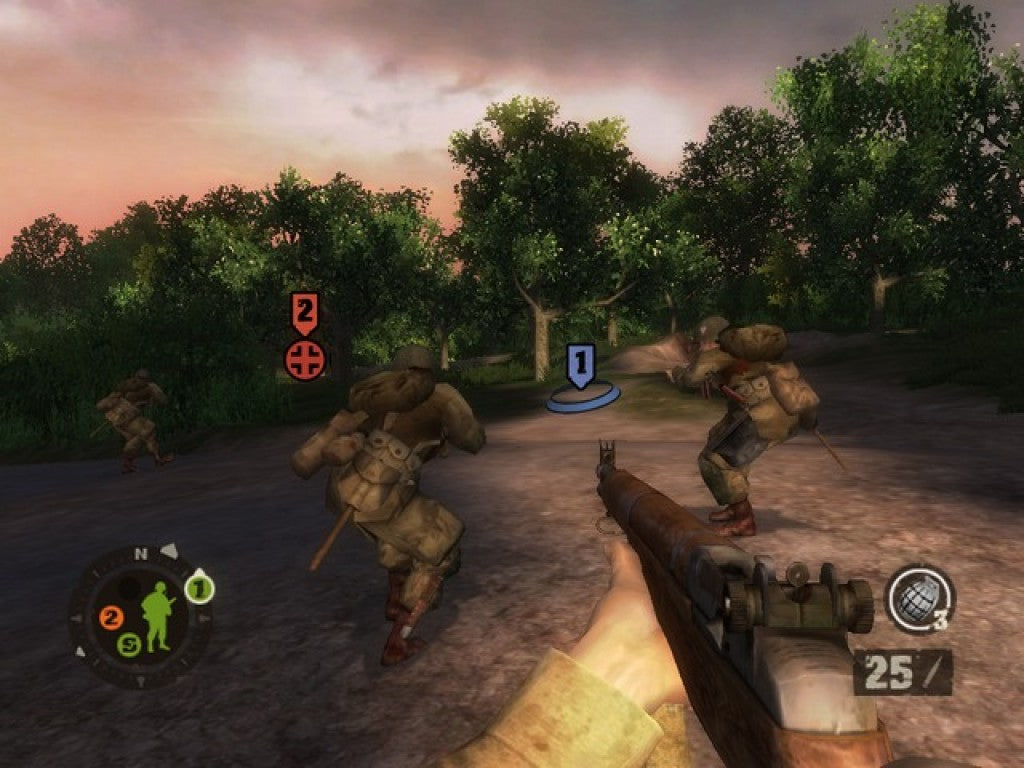This screenshot has width=1024, height=768.
Task: Click the orange number 2 compass marker
Action: [111, 618]
